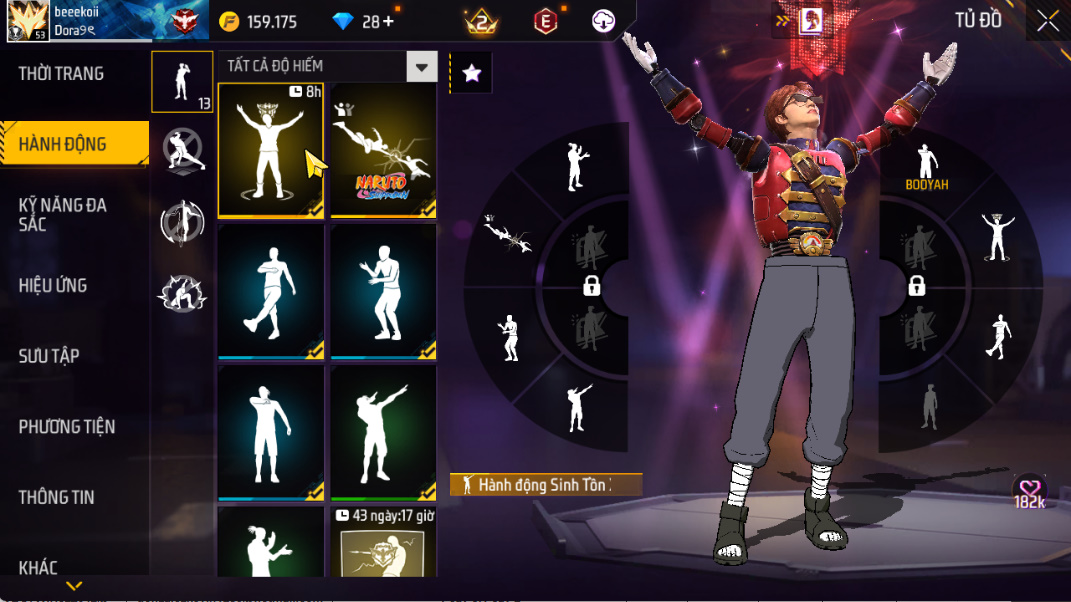Open the Tất Cả Độ Hiếm dropdown

point(422,67)
